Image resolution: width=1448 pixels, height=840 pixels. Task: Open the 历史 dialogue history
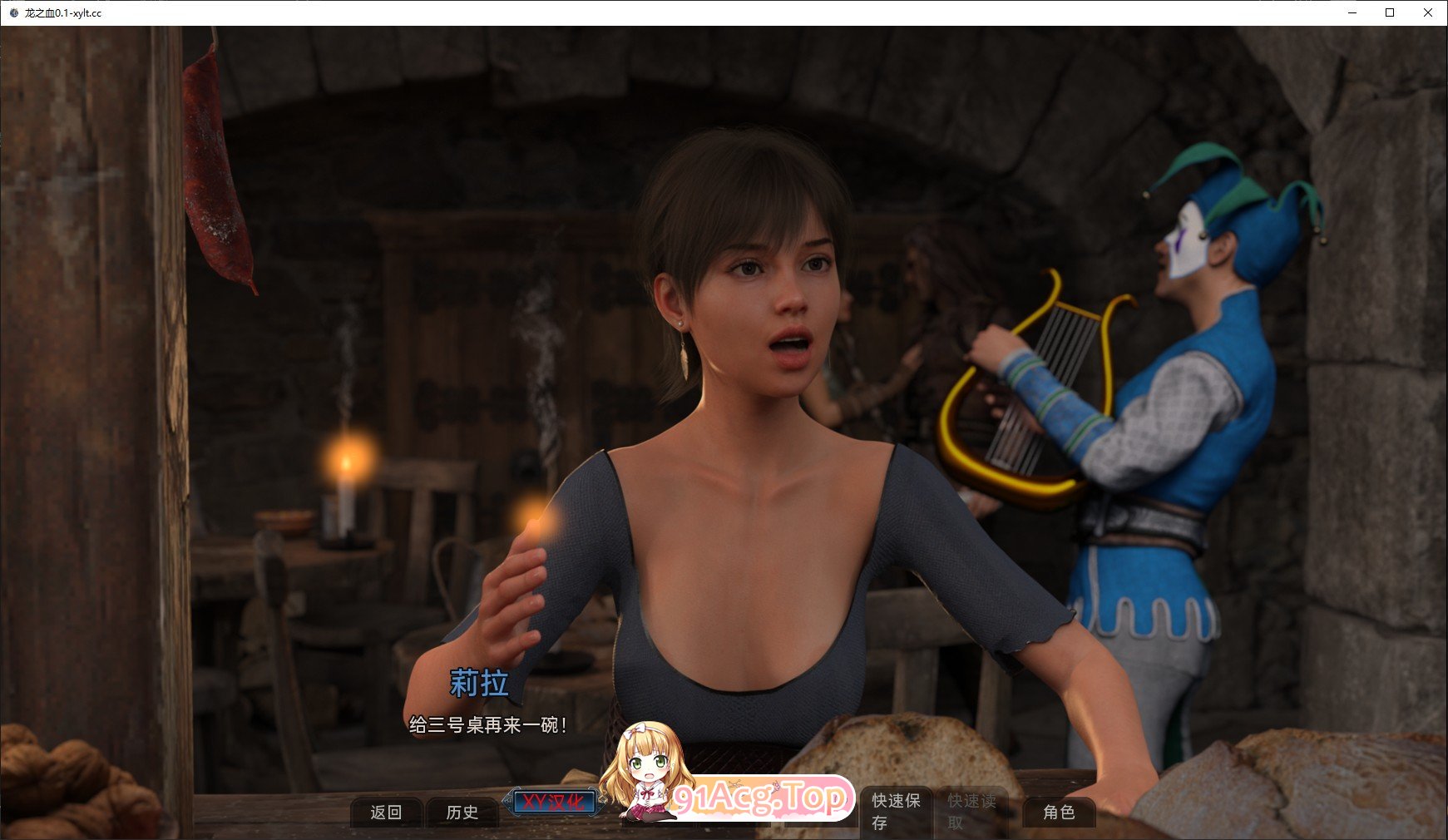click(x=463, y=812)
